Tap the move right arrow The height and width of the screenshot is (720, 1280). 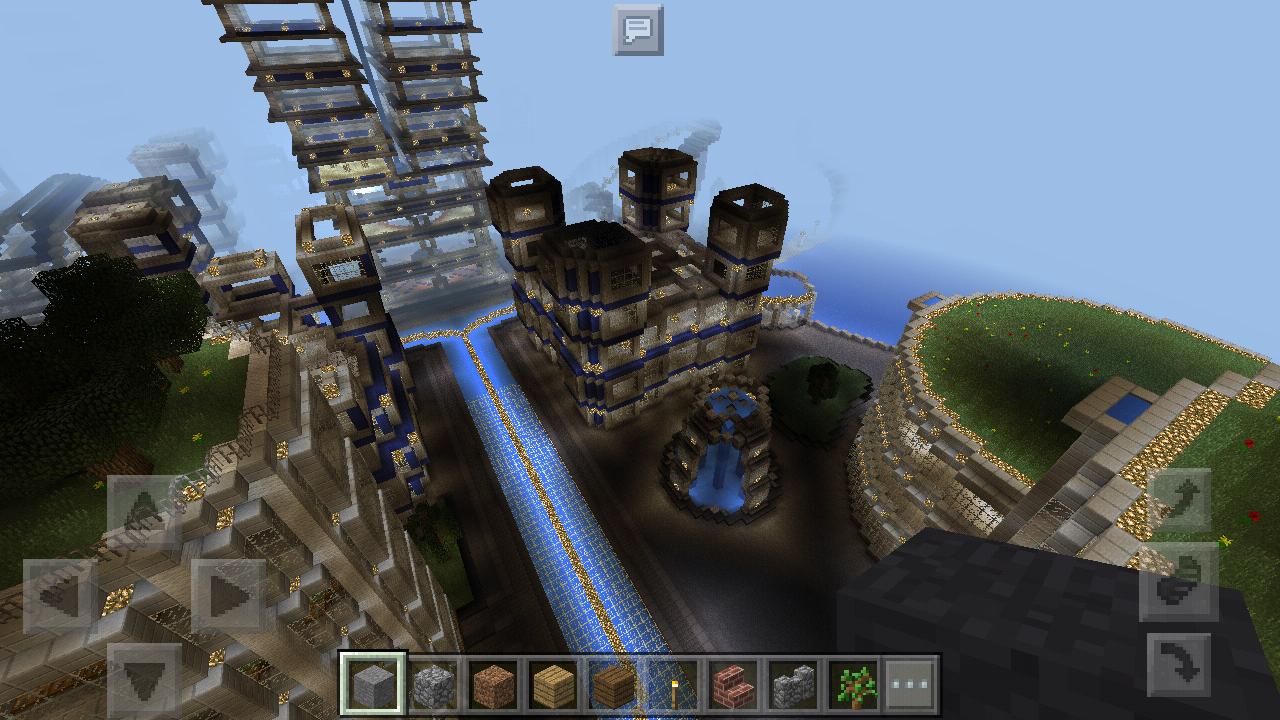229,596
